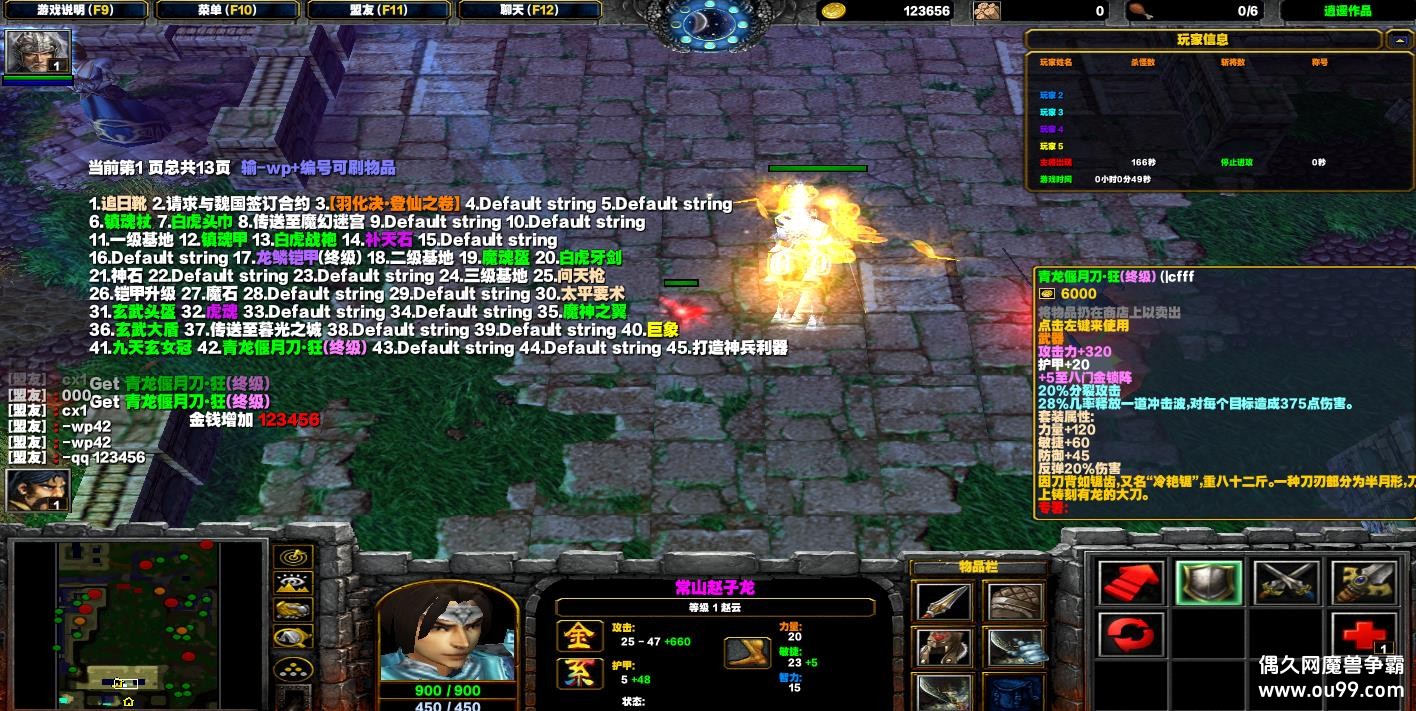This screenshot has width=1416, height=711.
Task: Select the leather armor inventory slot
Action: pyautogui.click(x=1015, y=602)
